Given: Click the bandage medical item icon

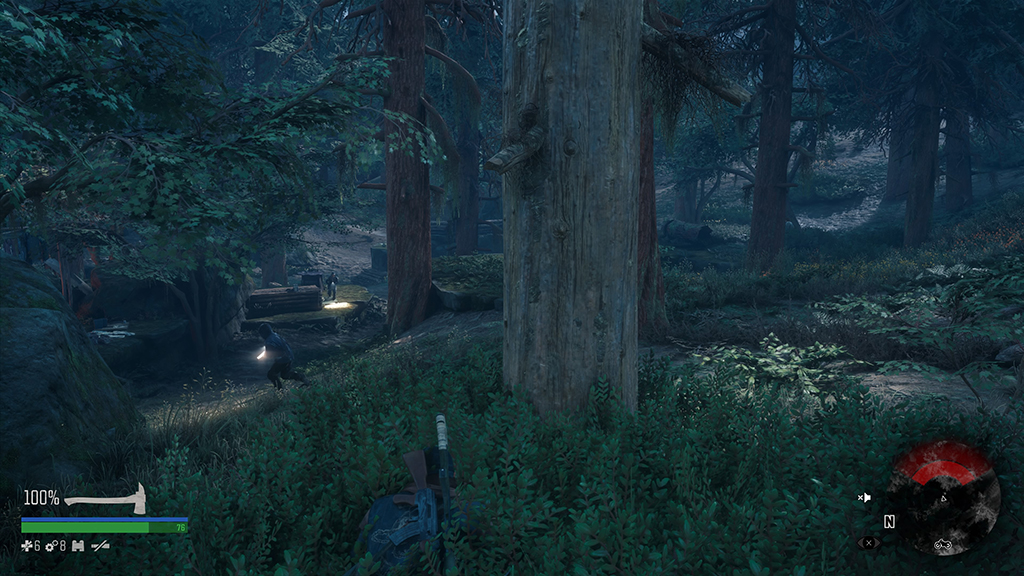Looking at the screenshot, I should (x=27, y=546).
